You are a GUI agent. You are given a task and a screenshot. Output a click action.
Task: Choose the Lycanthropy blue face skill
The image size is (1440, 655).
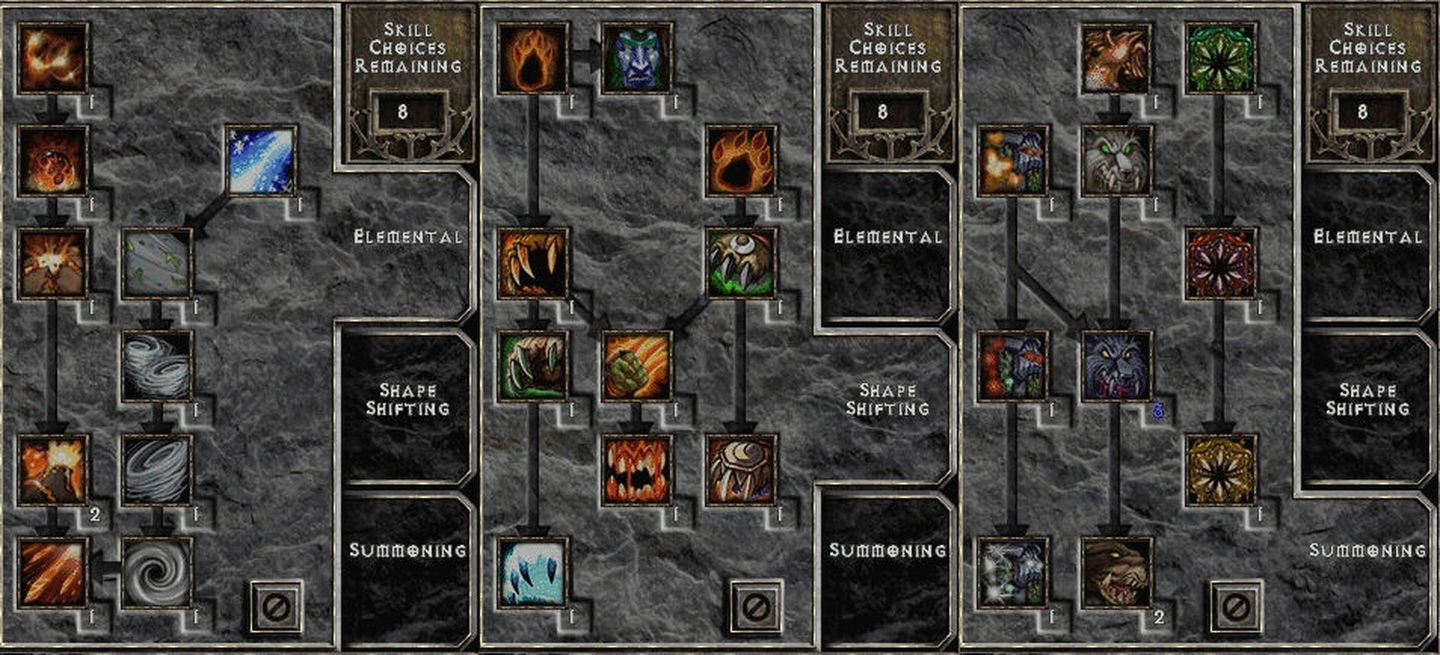(x=637, y=58)
